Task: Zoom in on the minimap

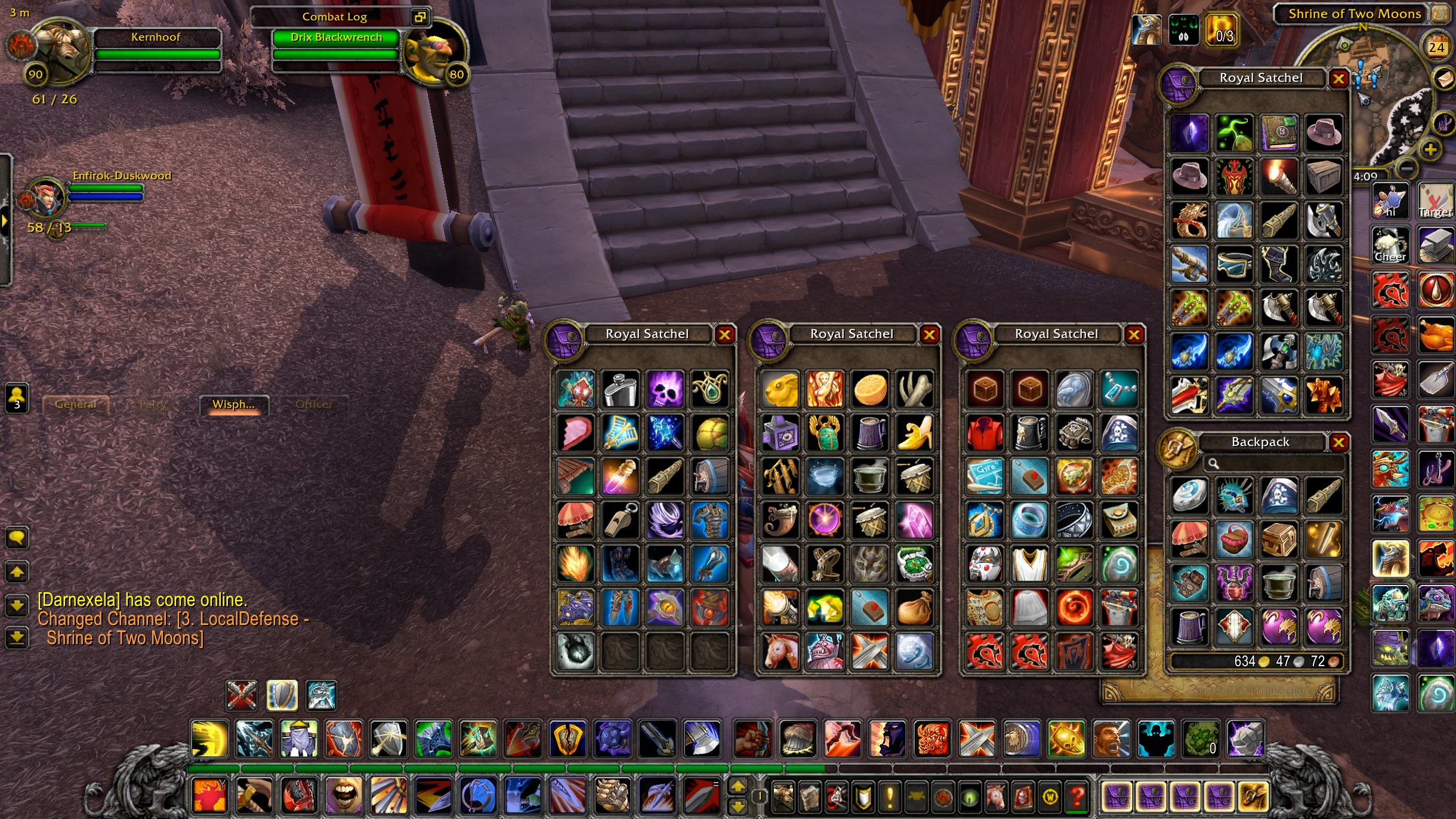Action: click(1430, 149)
